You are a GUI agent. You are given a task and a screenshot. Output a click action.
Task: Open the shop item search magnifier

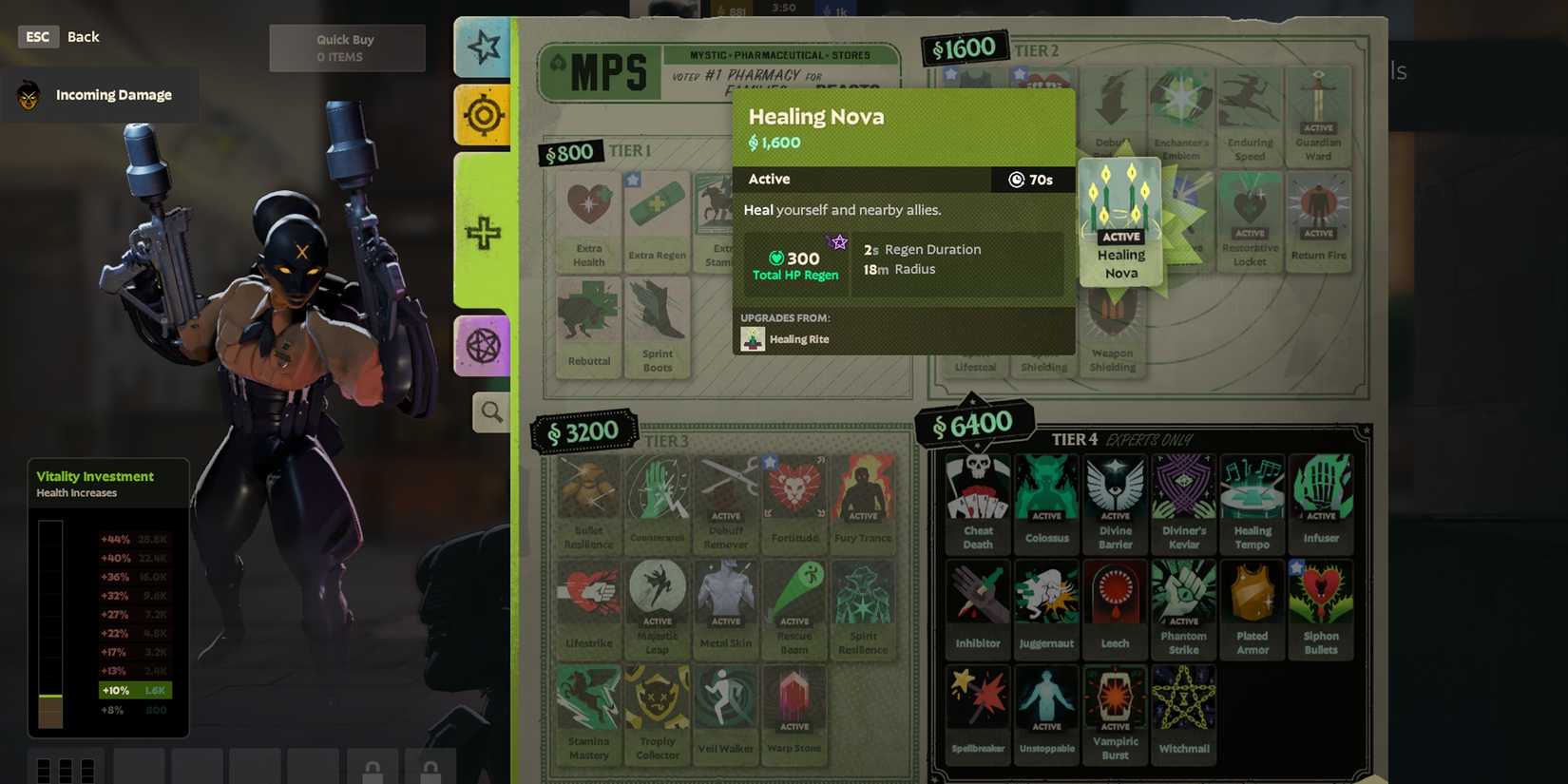[x=490, y=412]
